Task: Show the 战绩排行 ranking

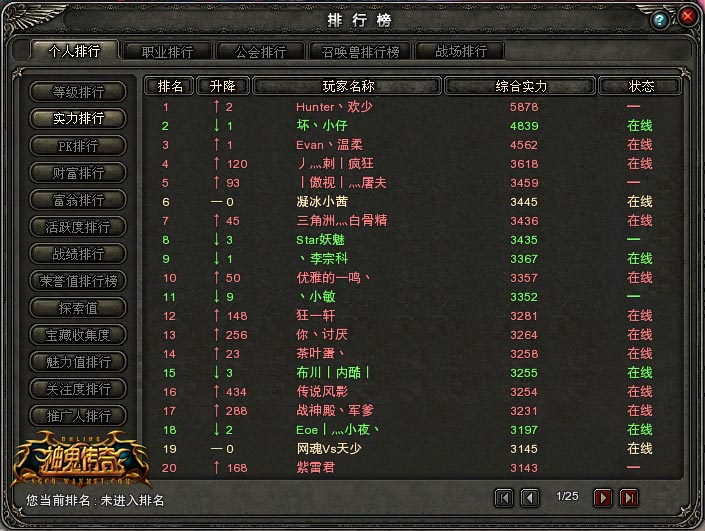Action: (x=78, y=254)
